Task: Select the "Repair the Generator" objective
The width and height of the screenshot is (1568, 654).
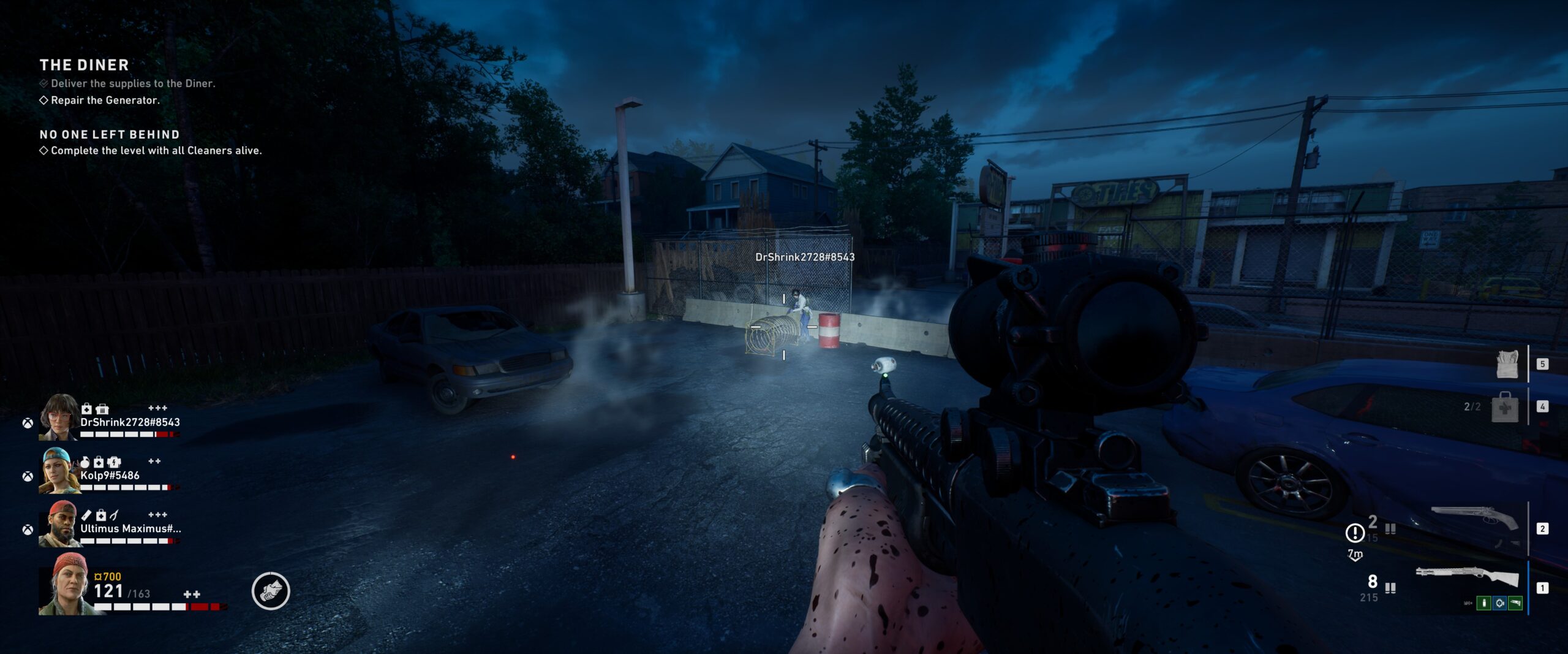Action: [x=105, y=100]
